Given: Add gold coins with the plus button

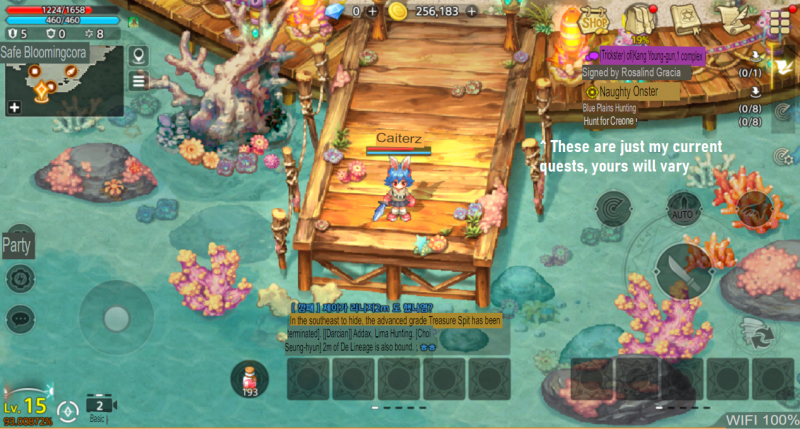Looking at the screenshot, I should tap(472, 11).
